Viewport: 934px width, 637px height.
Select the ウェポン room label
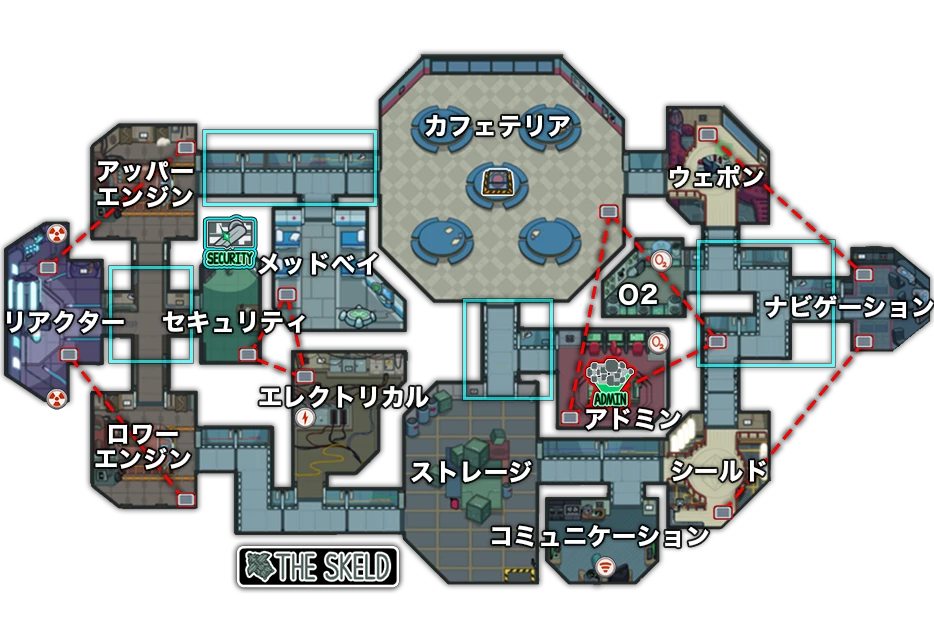point(716,177)
